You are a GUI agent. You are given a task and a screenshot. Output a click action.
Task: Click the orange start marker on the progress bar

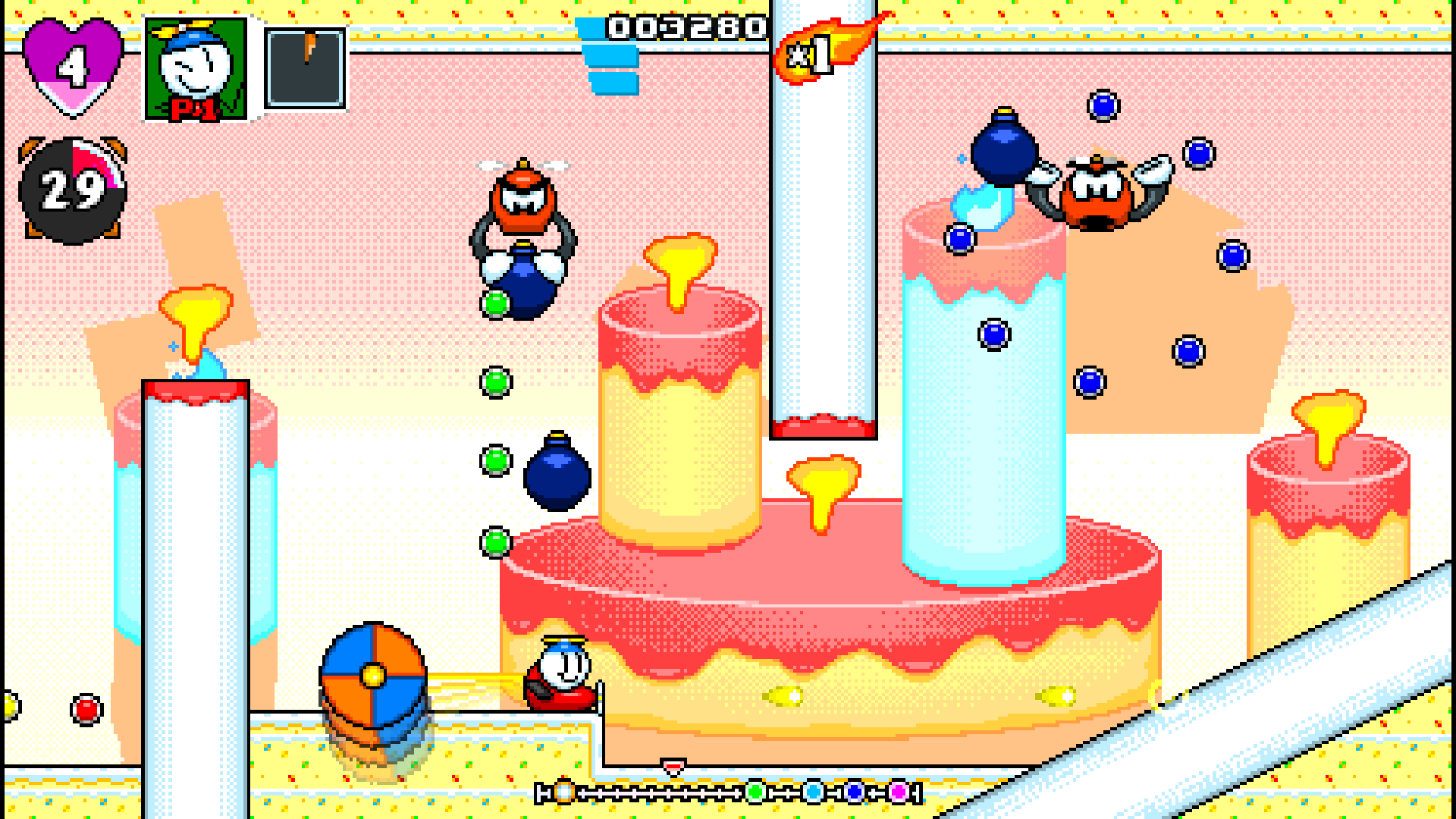pos(564,792)
